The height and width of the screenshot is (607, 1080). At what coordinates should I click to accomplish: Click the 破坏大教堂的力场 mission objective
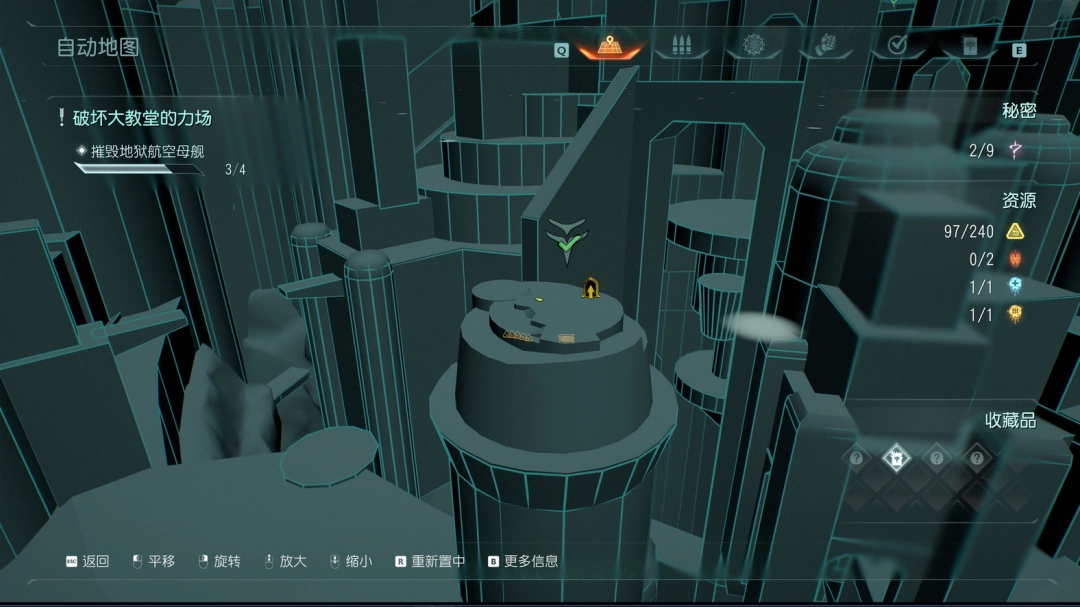pos(142,118)
